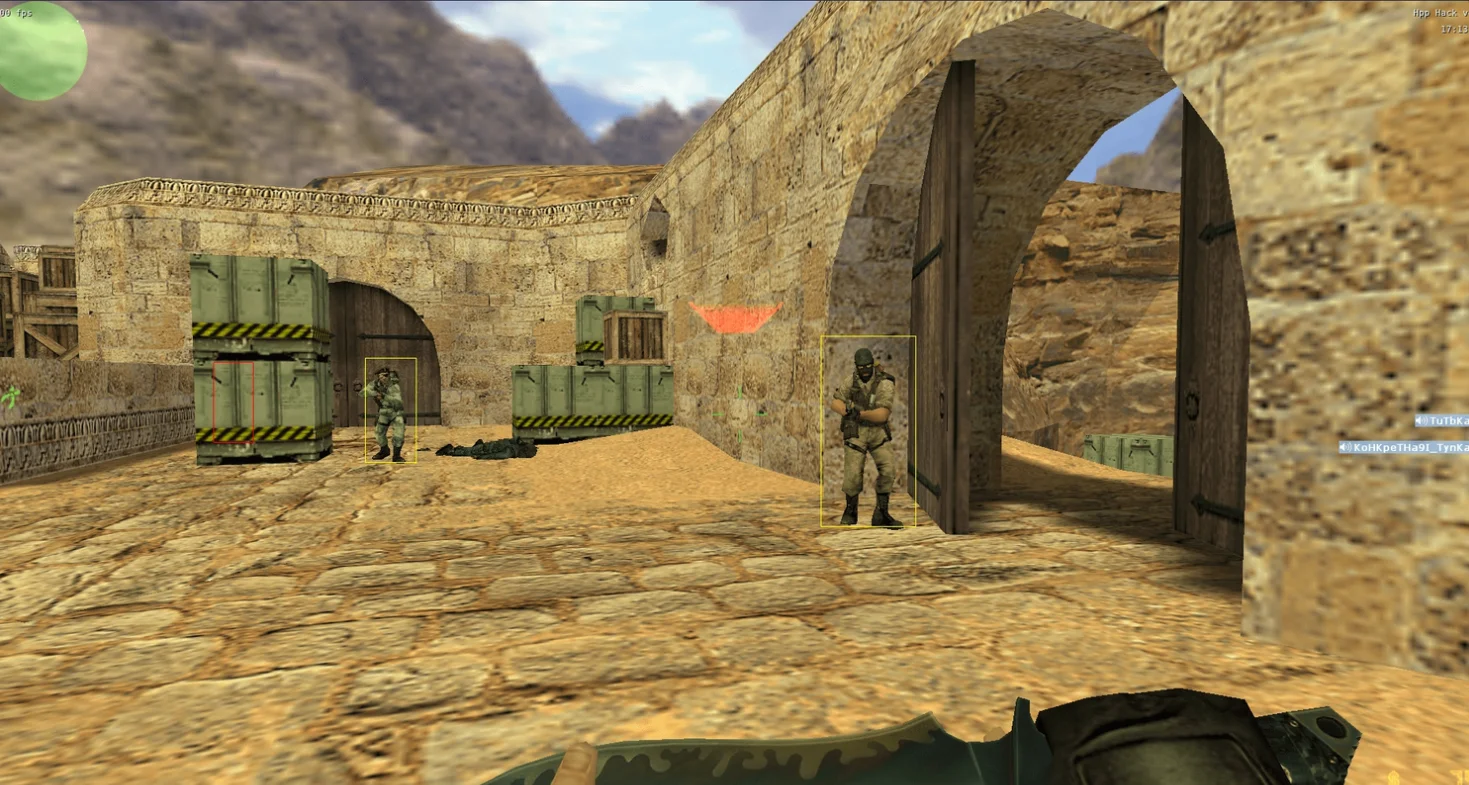Select the KoHKpeTHa9I_TynKa voice chat entry
Screen dimensions: 1469x785
(1404, 447)
